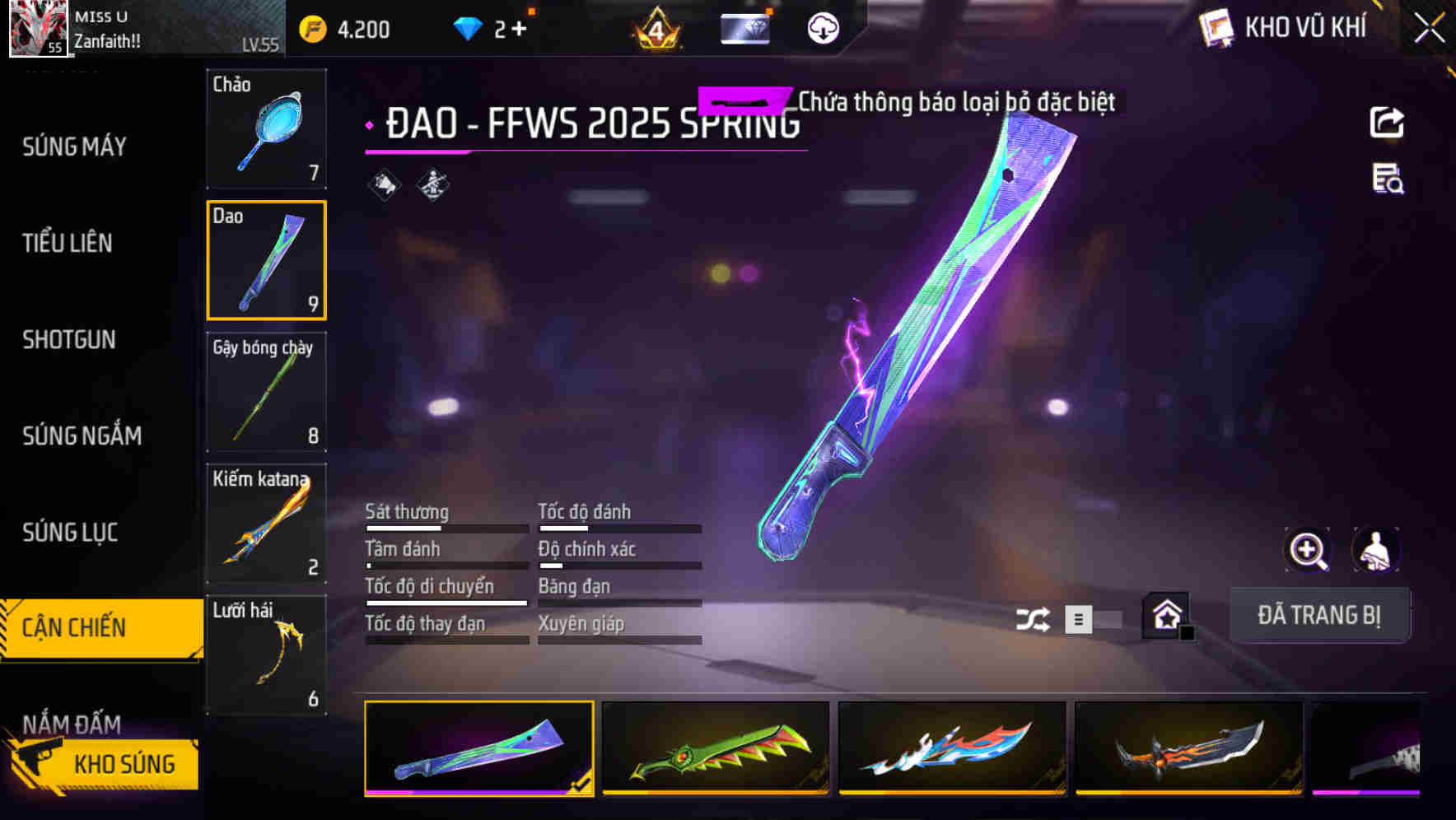Open the weapon inspect icon below share
This screenshot has height=820, width=1456.
(x=1388, y=183)
